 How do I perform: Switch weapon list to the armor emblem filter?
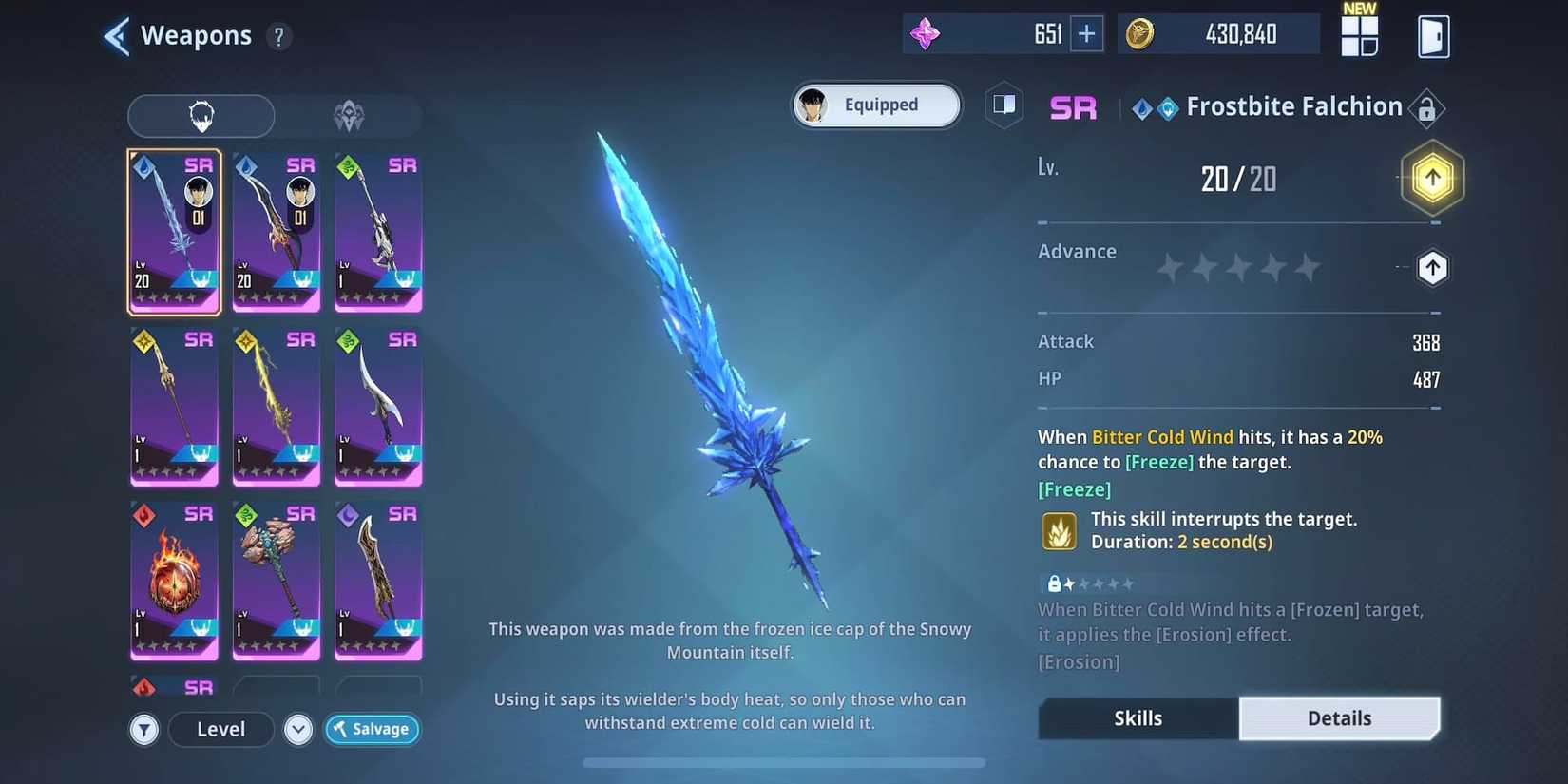349,115
